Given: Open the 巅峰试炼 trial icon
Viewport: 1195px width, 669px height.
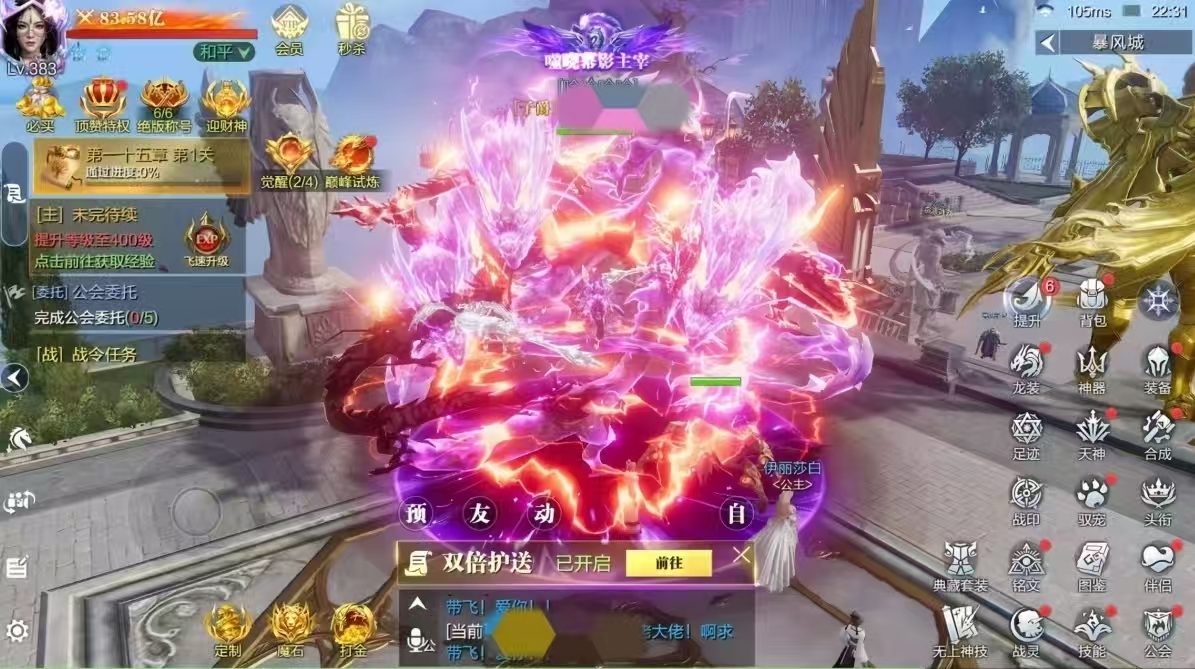Looking at the screenshot, I should point(351,160).
